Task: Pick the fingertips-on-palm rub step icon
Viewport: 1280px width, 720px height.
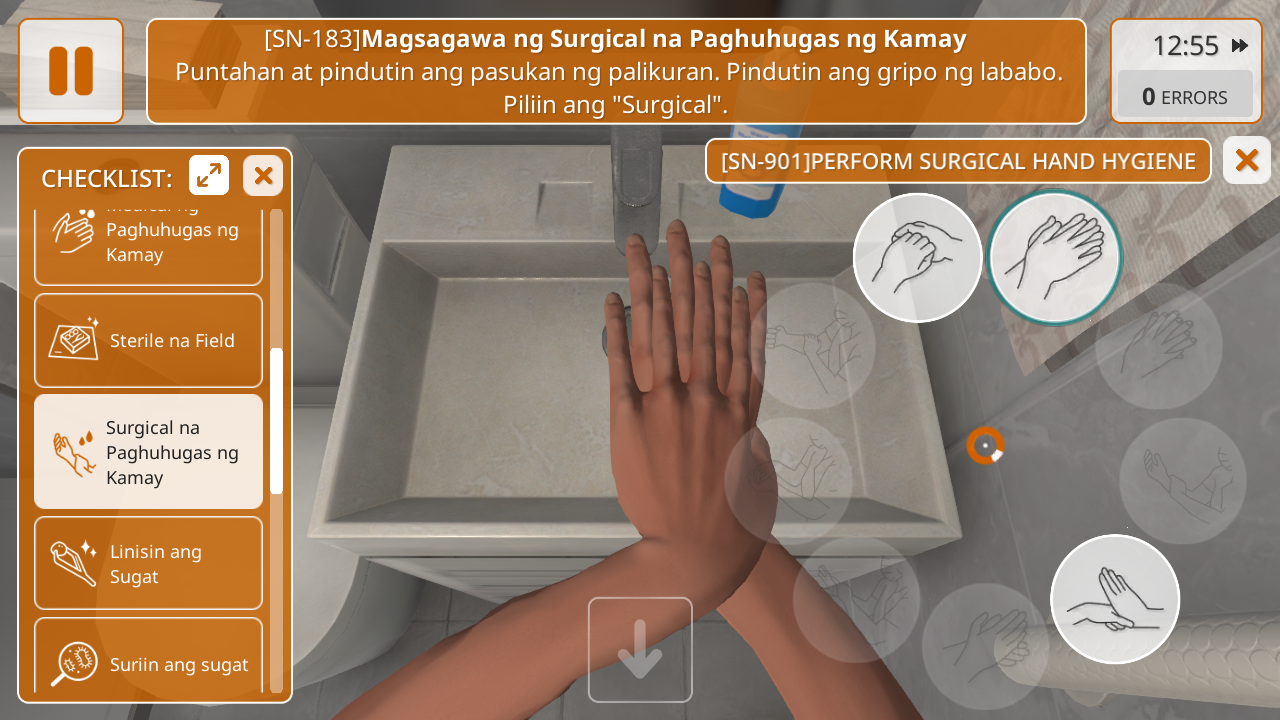Action: [1115, 599]
